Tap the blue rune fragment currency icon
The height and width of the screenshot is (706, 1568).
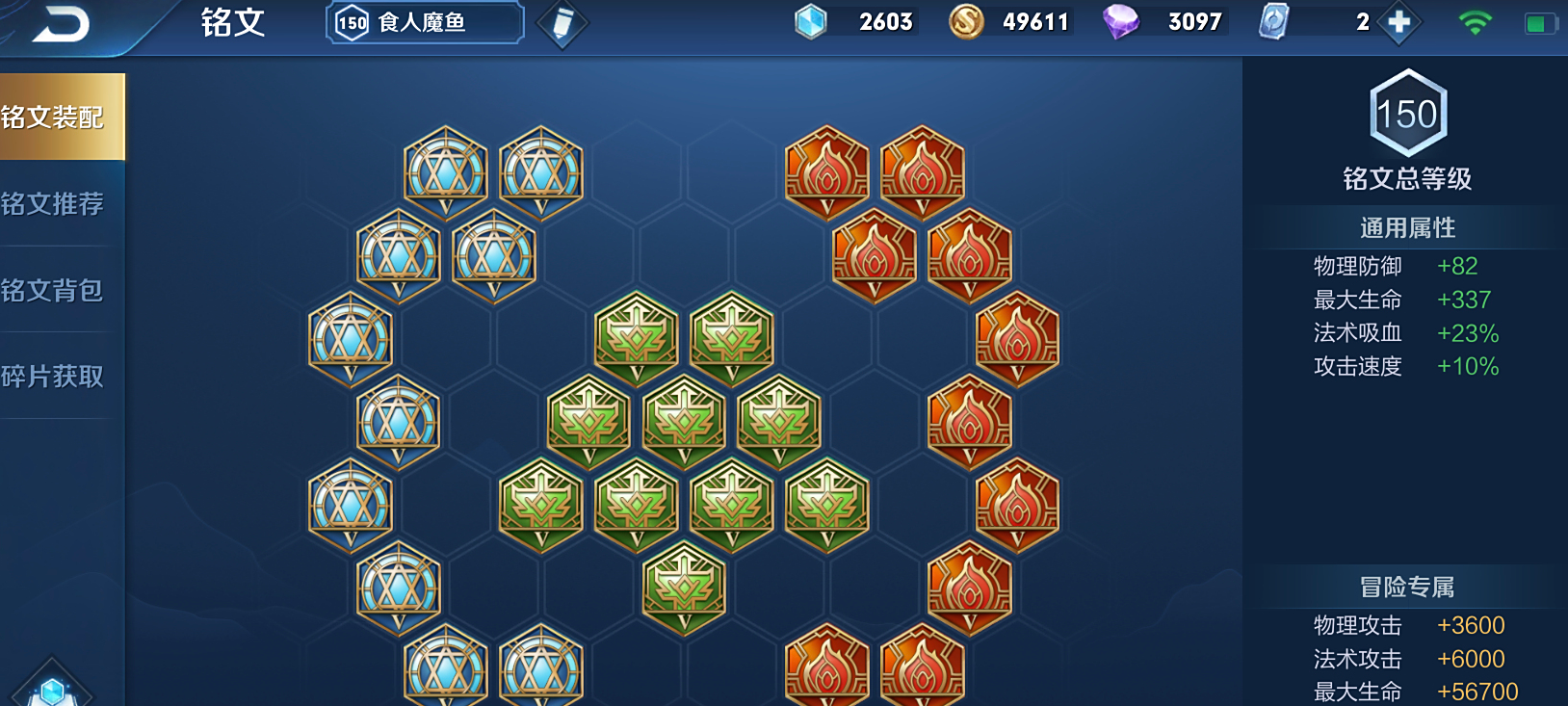tap(811, 21)
